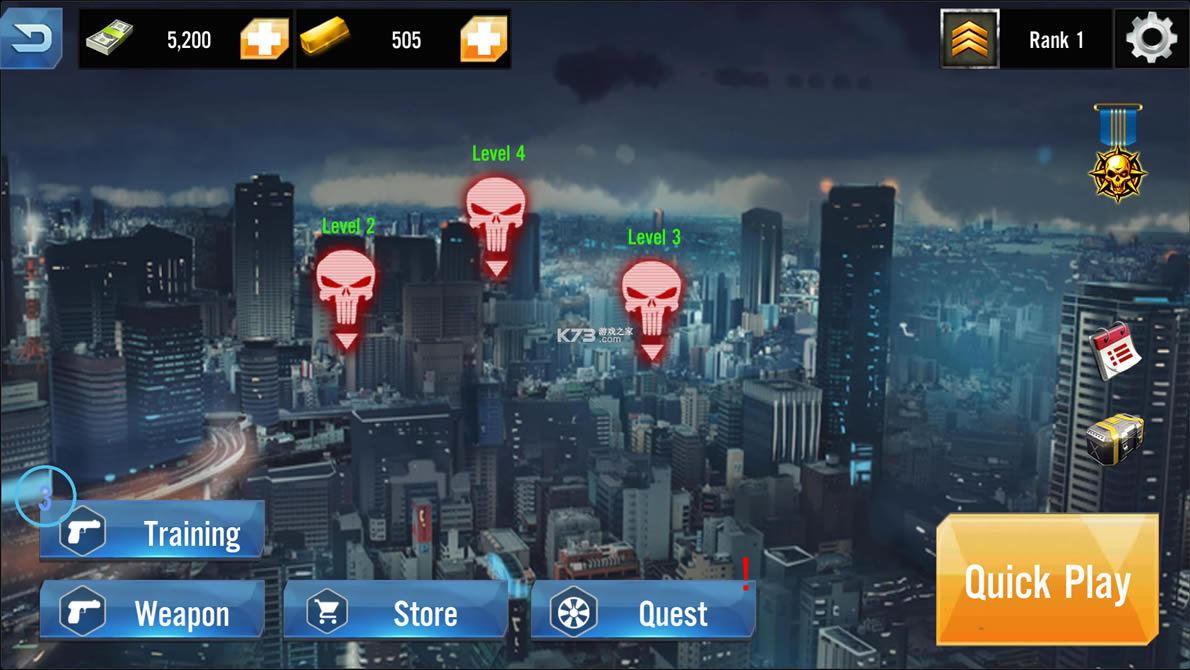This screenshot has width=1190, height=670.
Task: Add more cash with the plus button
Action: tap(264, 39)
